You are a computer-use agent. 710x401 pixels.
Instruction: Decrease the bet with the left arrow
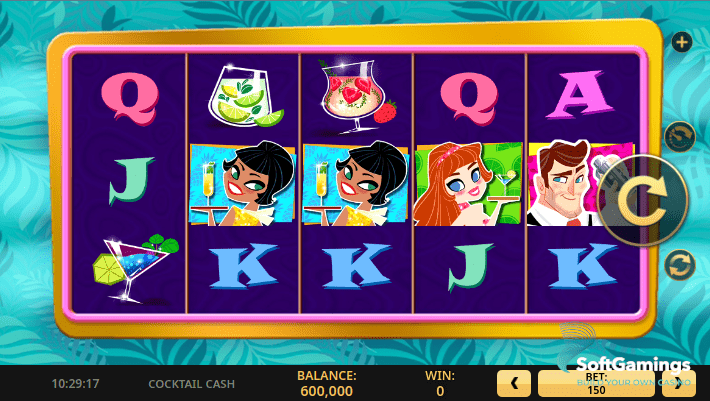(514, 382)
